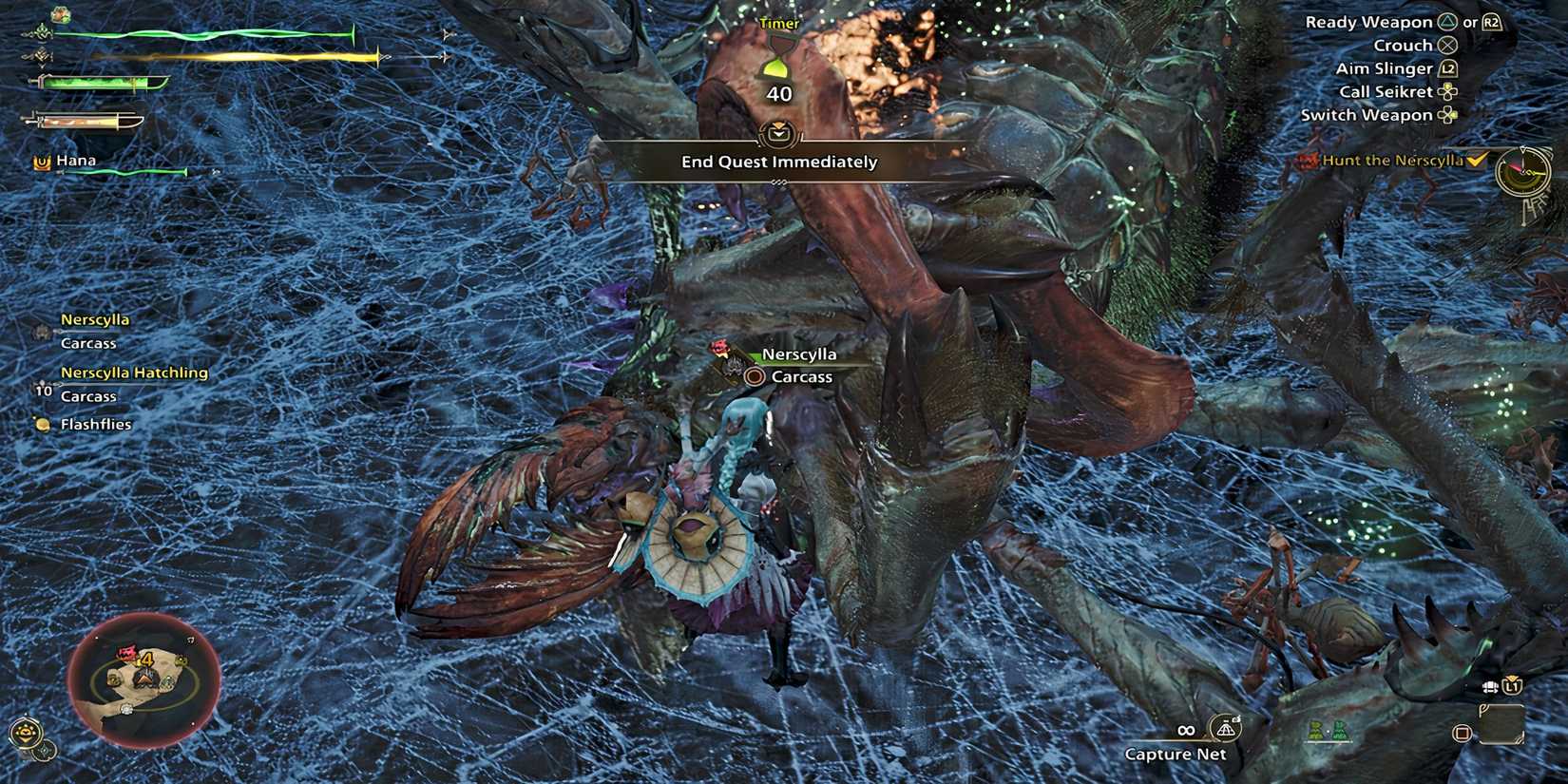Click the pink monster icon on the minimap

[124, 651]
